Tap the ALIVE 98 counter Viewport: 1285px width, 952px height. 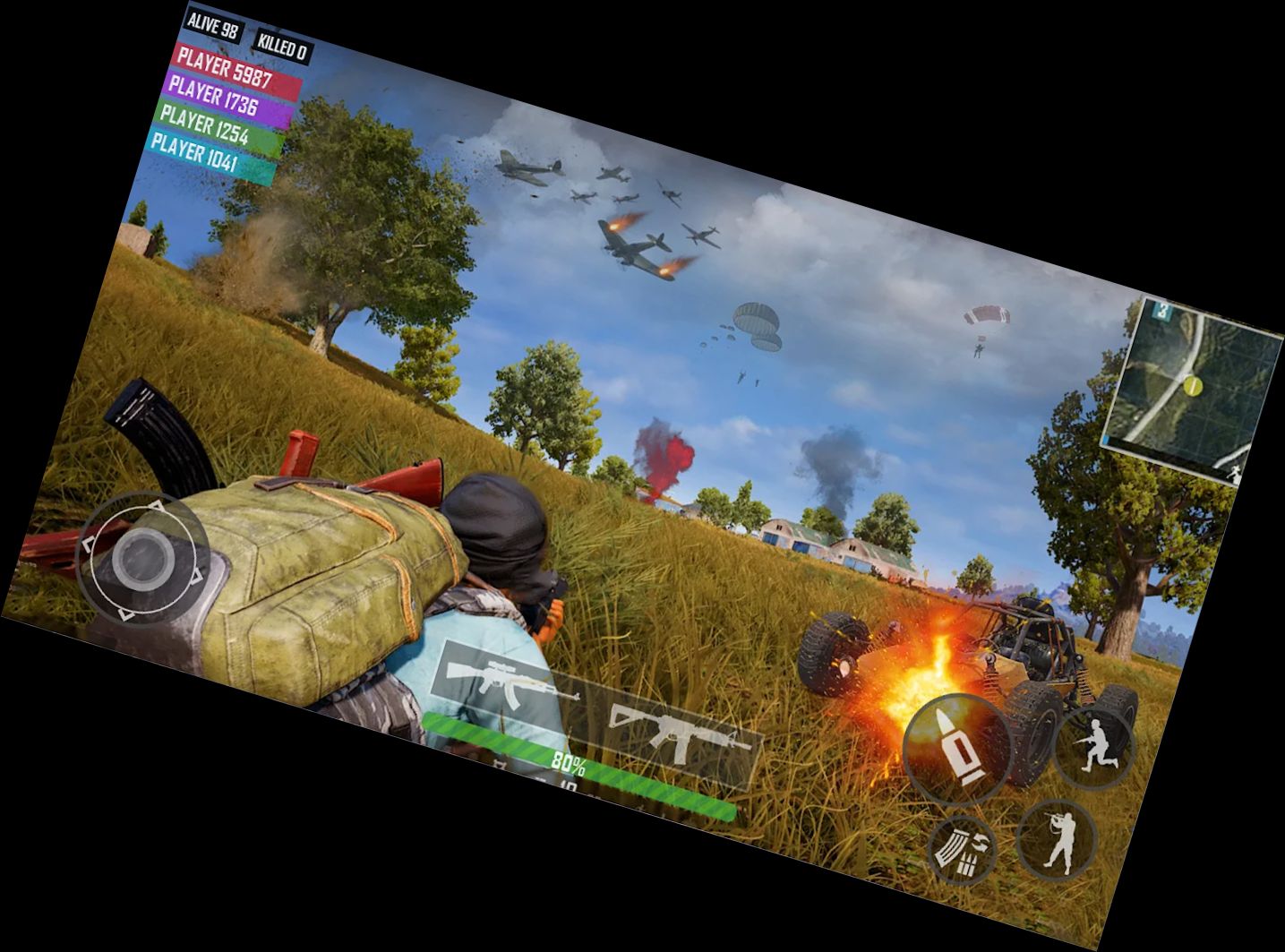click(x=212, y=28)
